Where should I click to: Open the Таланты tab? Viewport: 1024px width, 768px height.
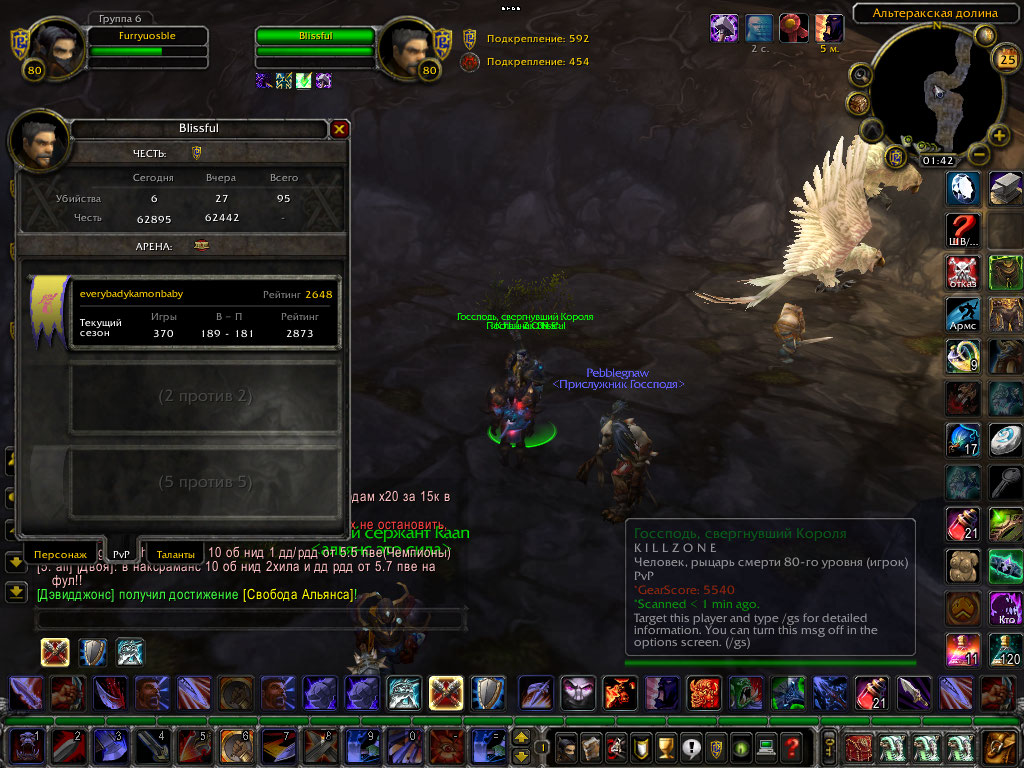tap(175, 553)
